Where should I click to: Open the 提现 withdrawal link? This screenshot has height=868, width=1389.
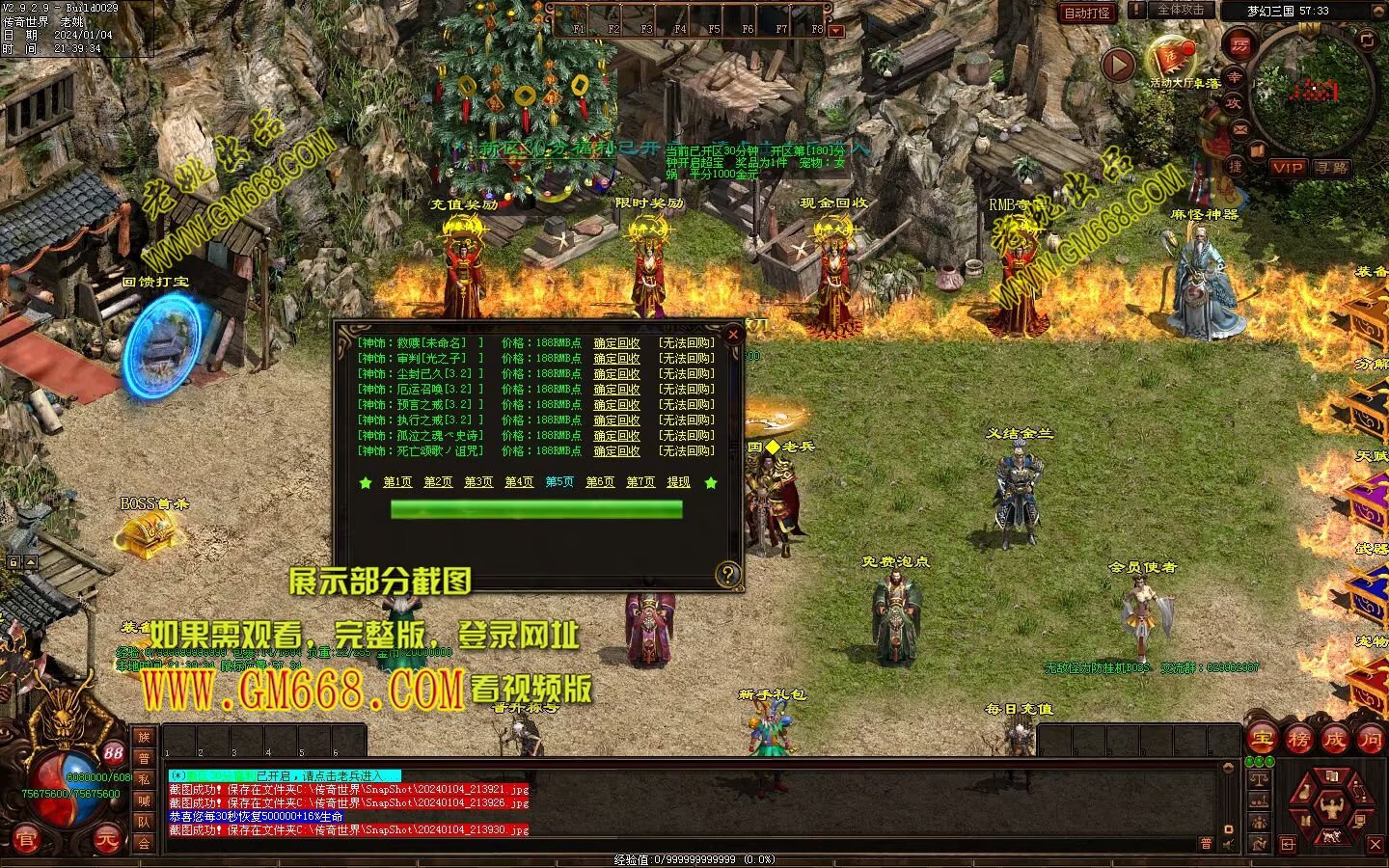(678, 482)
